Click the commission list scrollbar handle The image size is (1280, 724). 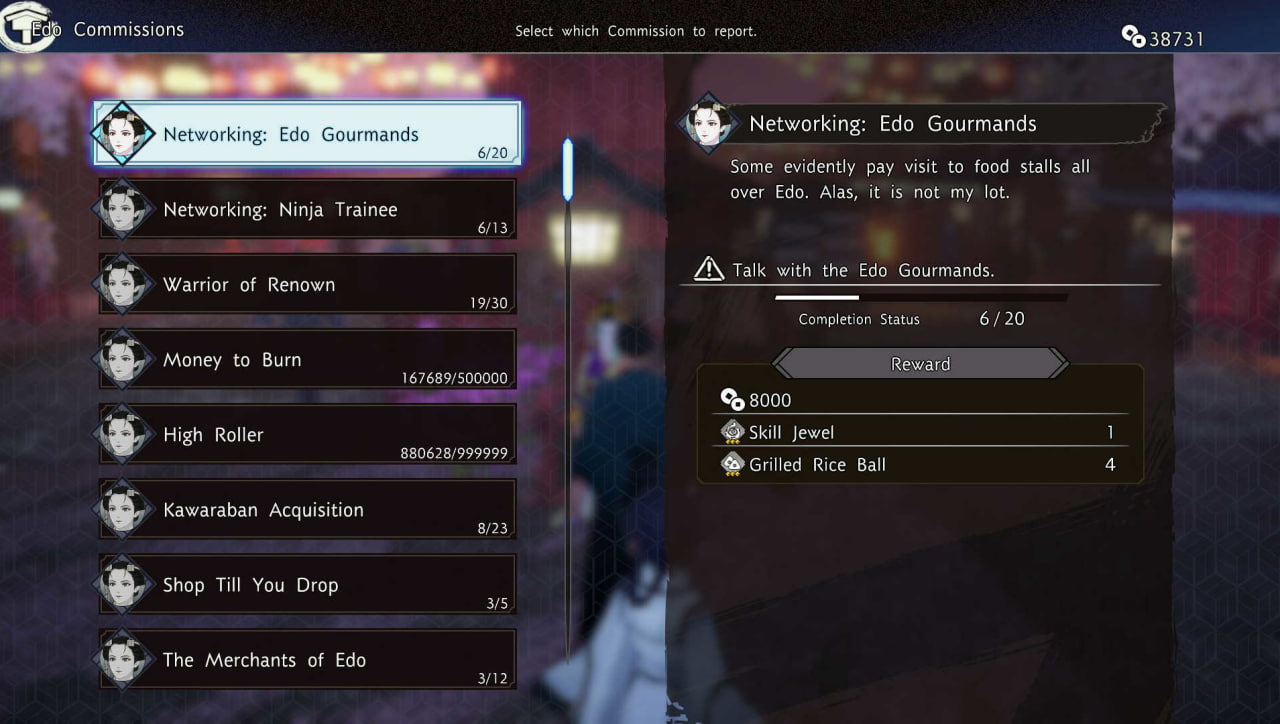pos(568,170)
